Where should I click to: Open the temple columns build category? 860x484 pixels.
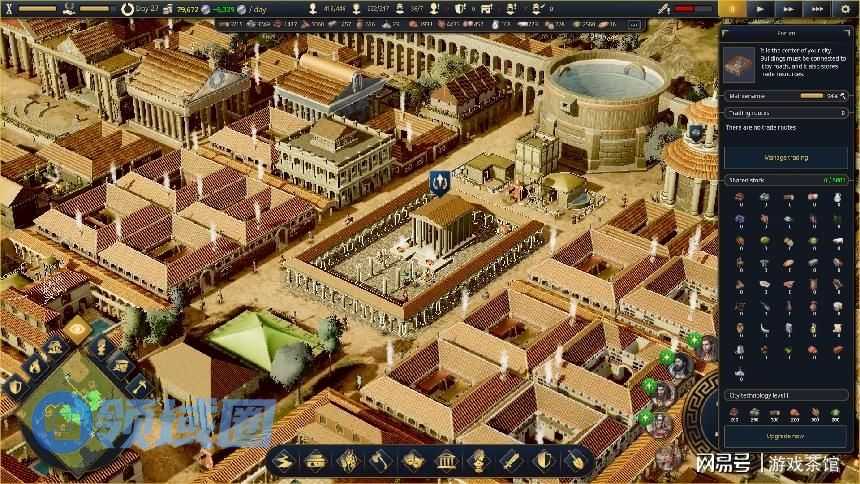pyautogui.click(x=445, y=461)
